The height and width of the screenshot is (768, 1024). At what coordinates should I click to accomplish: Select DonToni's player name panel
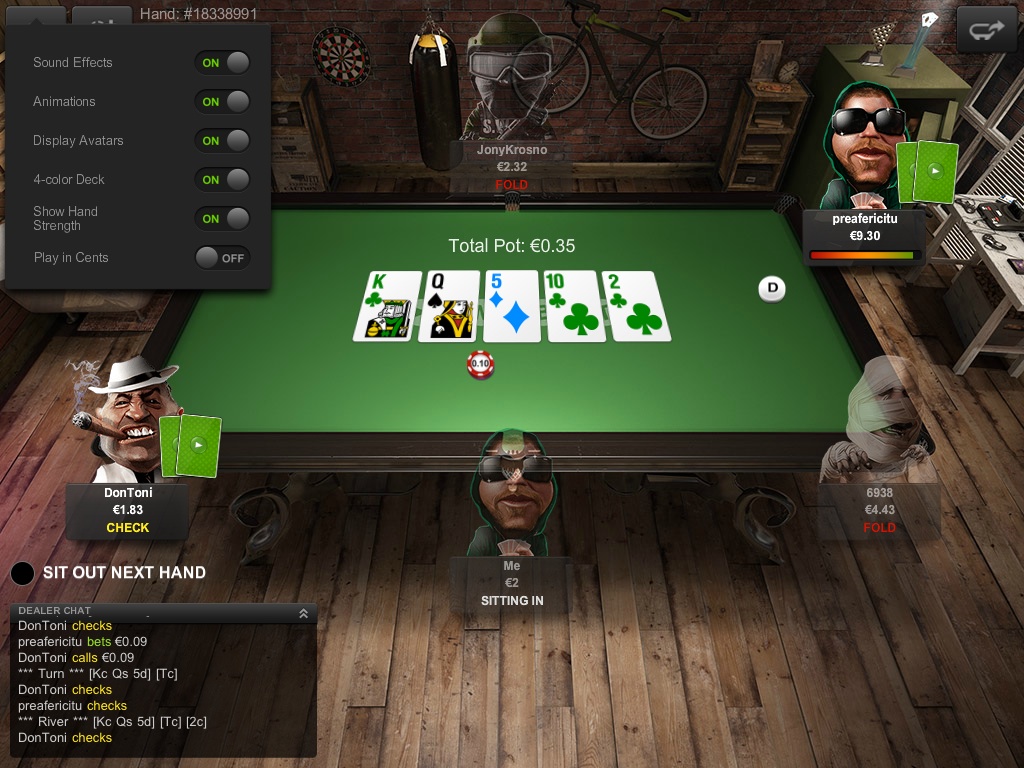[127, 510]
